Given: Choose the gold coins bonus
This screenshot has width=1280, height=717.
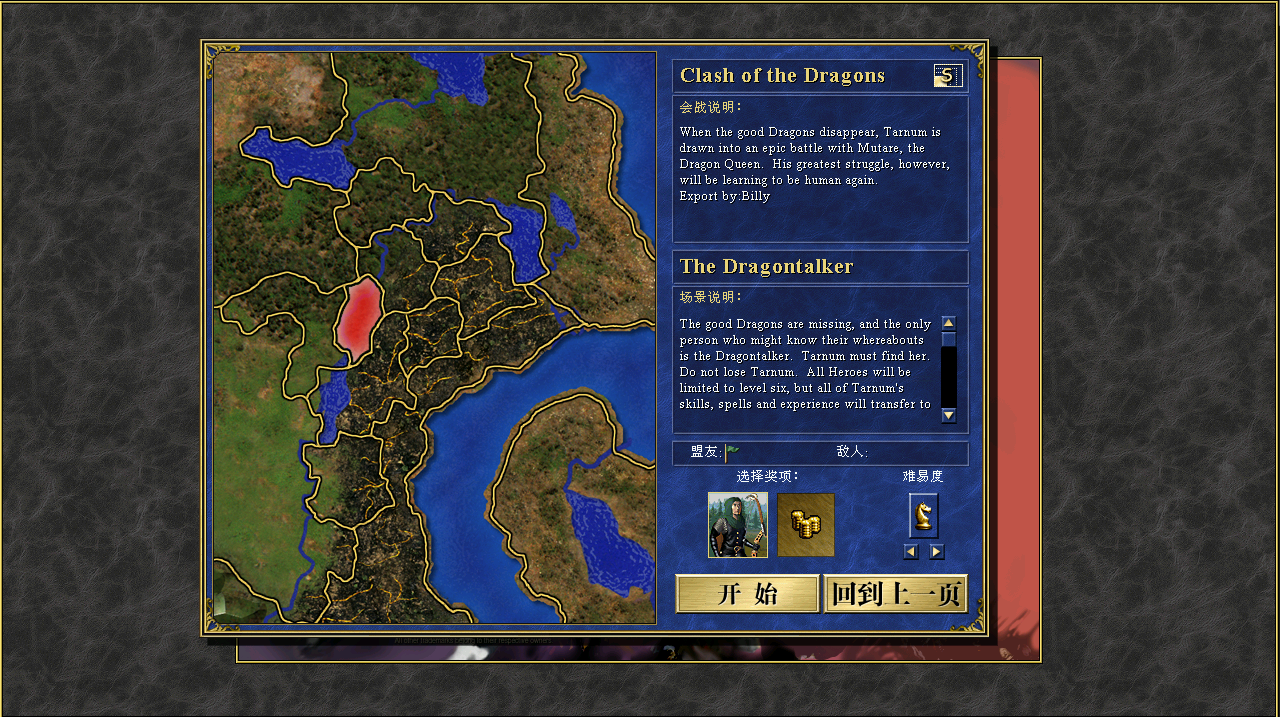Looking at the screenshot, I should click(806, 524).
